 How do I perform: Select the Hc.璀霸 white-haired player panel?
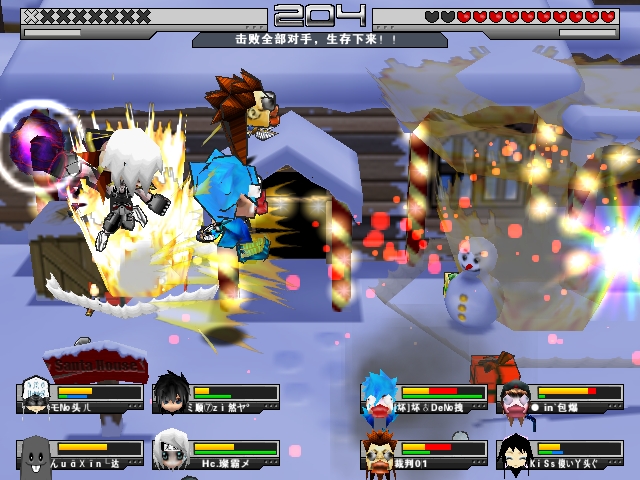[x=217, y=454]
